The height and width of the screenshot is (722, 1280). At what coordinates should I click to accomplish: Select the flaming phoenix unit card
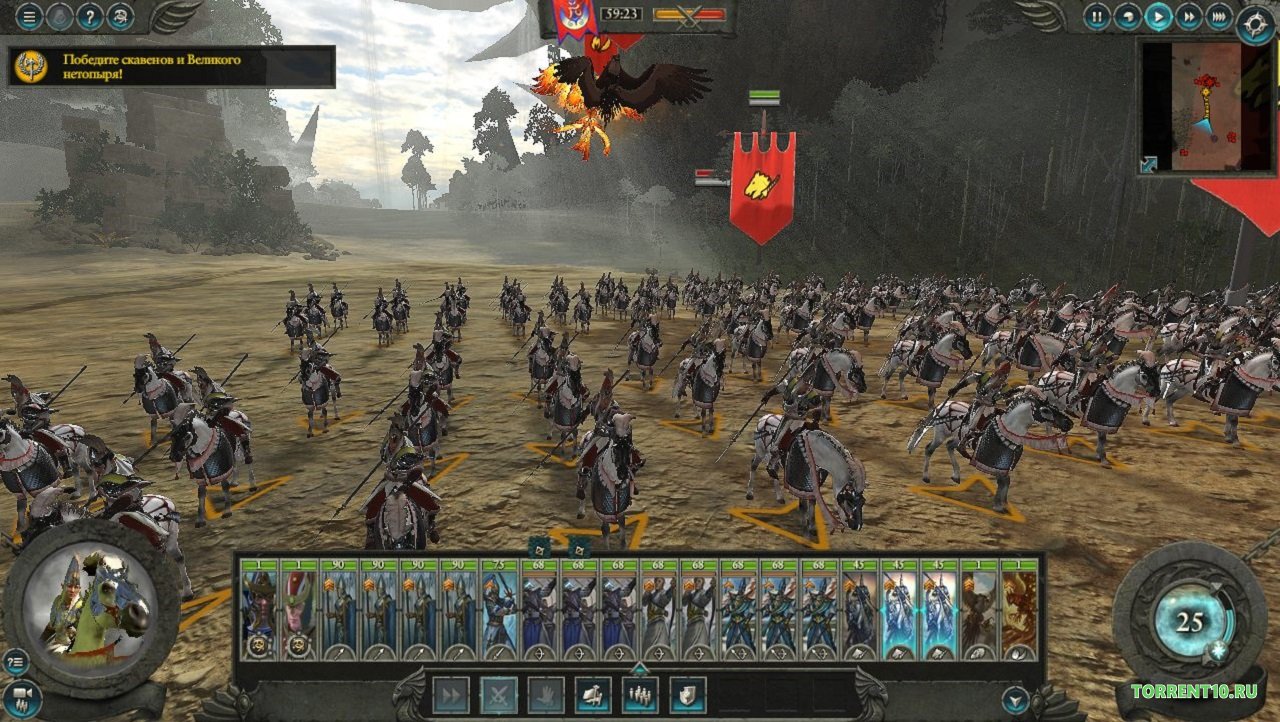(x=1020, y=610)
